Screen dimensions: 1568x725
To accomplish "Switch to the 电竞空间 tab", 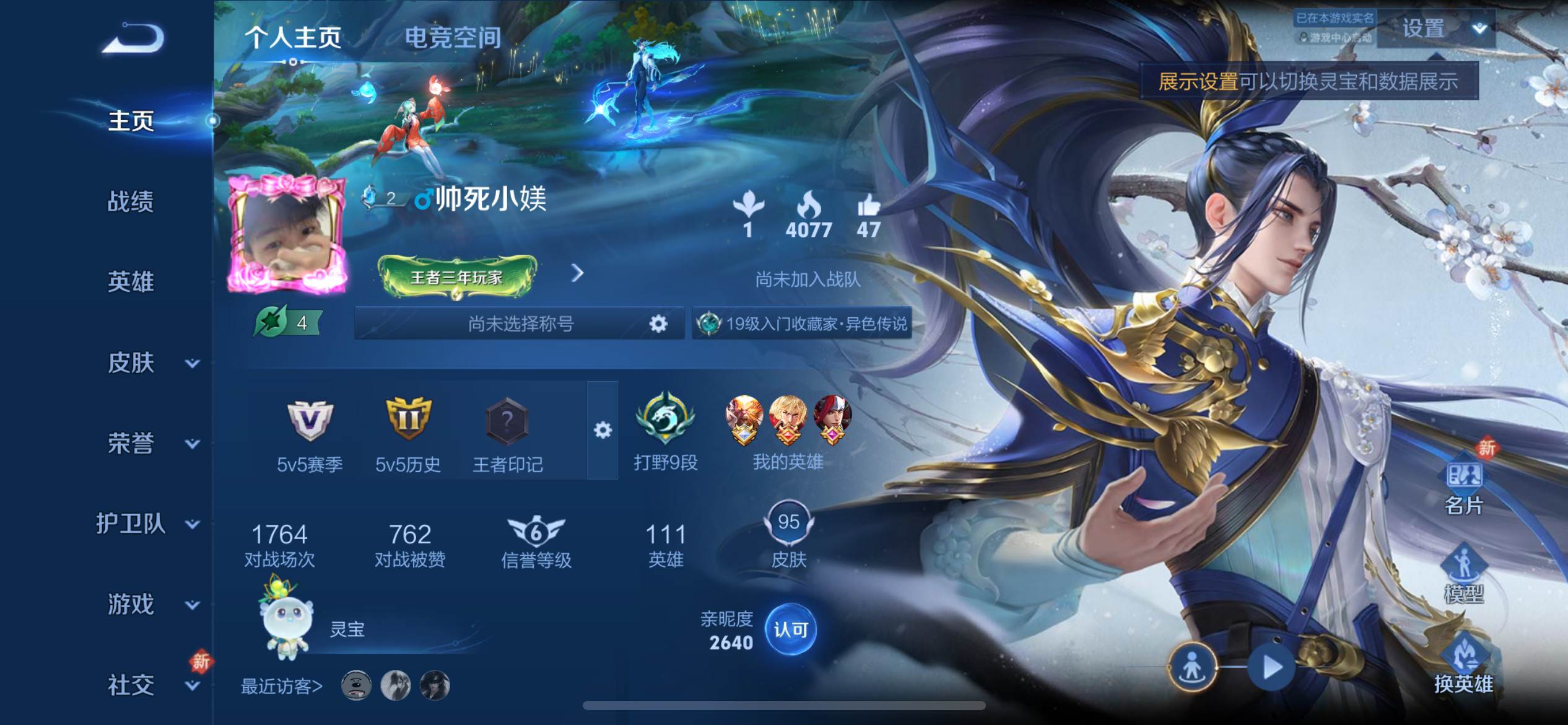I will [453, 38].
